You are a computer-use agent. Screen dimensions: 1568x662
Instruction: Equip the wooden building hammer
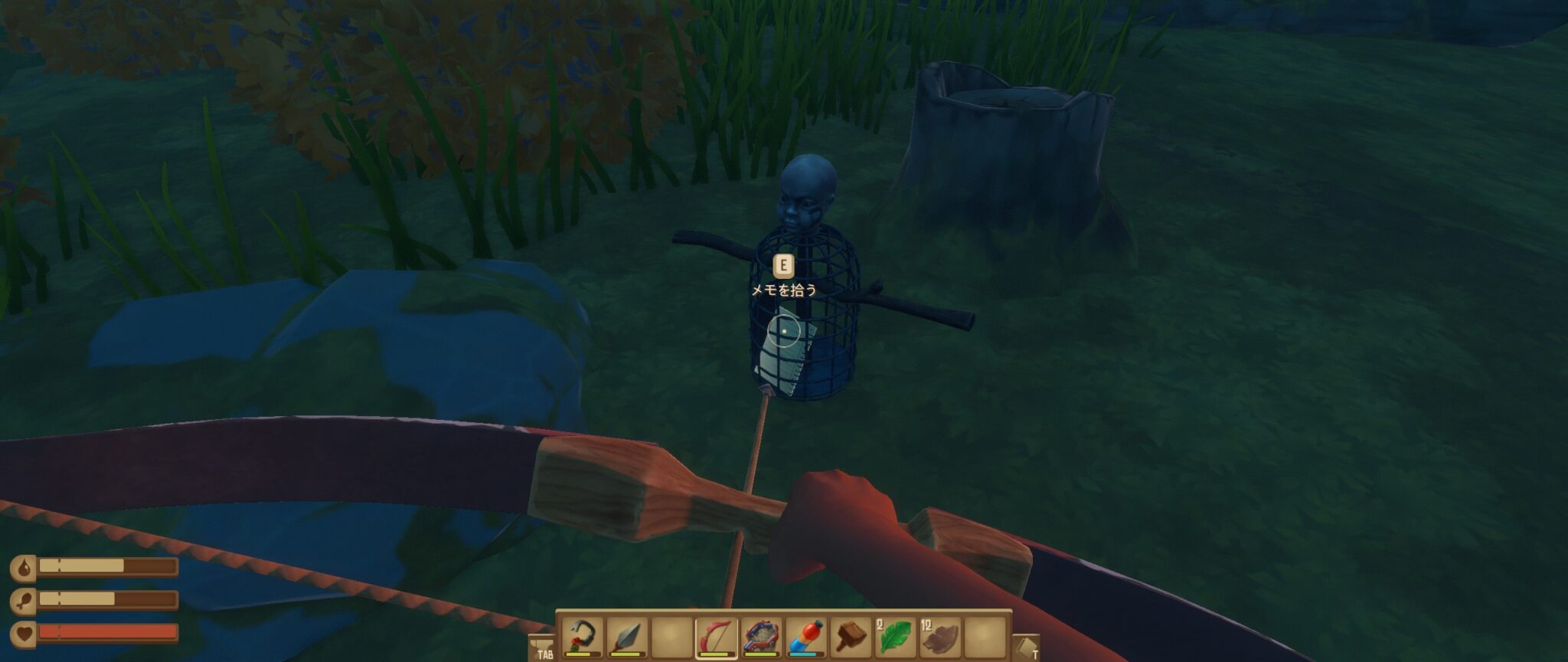[851, 637]
